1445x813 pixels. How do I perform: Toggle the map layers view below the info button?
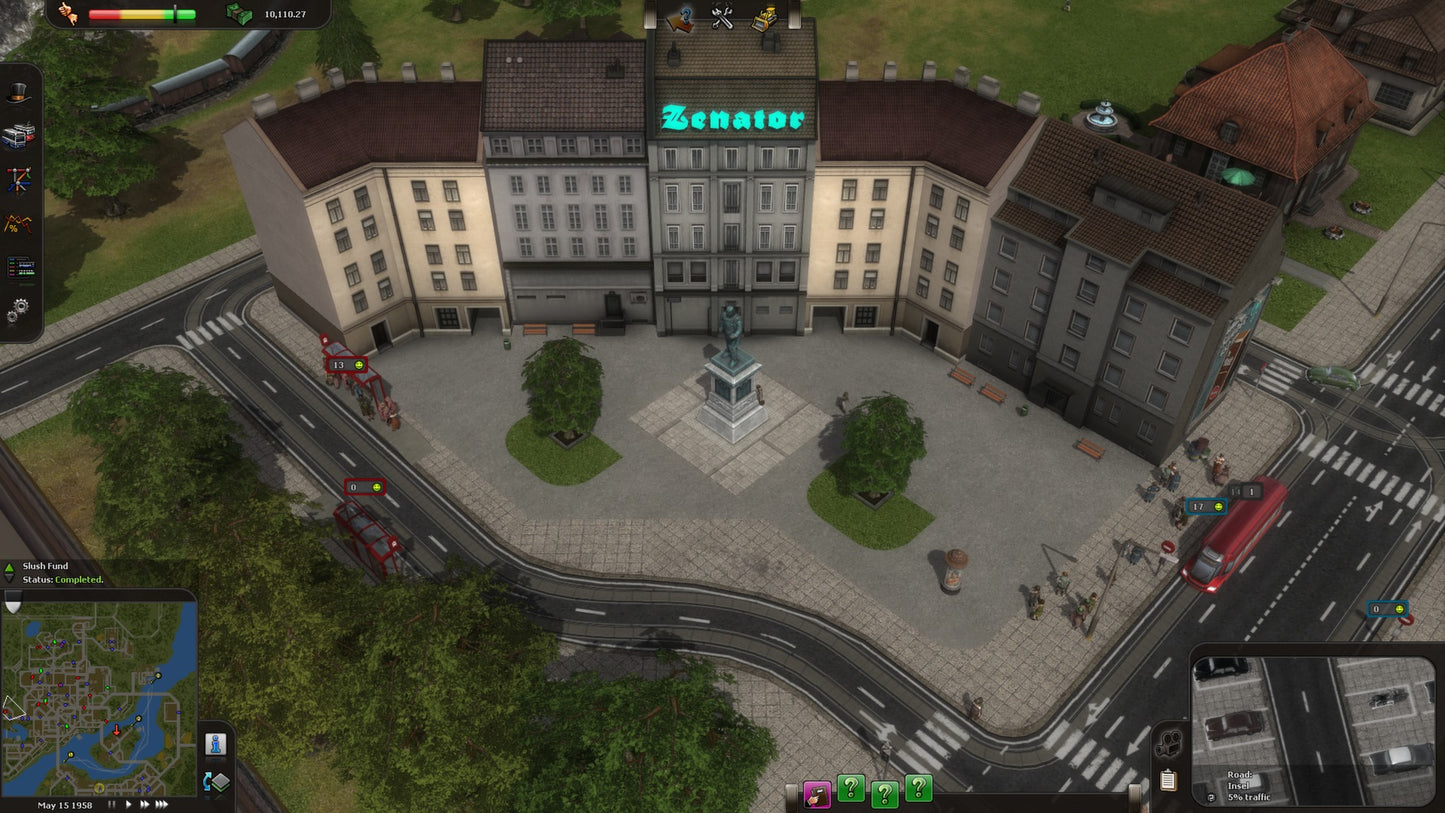(216, 781)
